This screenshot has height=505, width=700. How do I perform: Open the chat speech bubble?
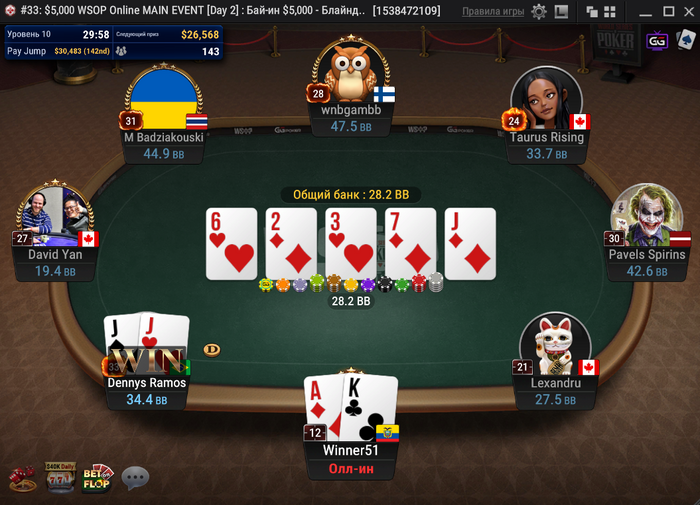tap(135, 478)
